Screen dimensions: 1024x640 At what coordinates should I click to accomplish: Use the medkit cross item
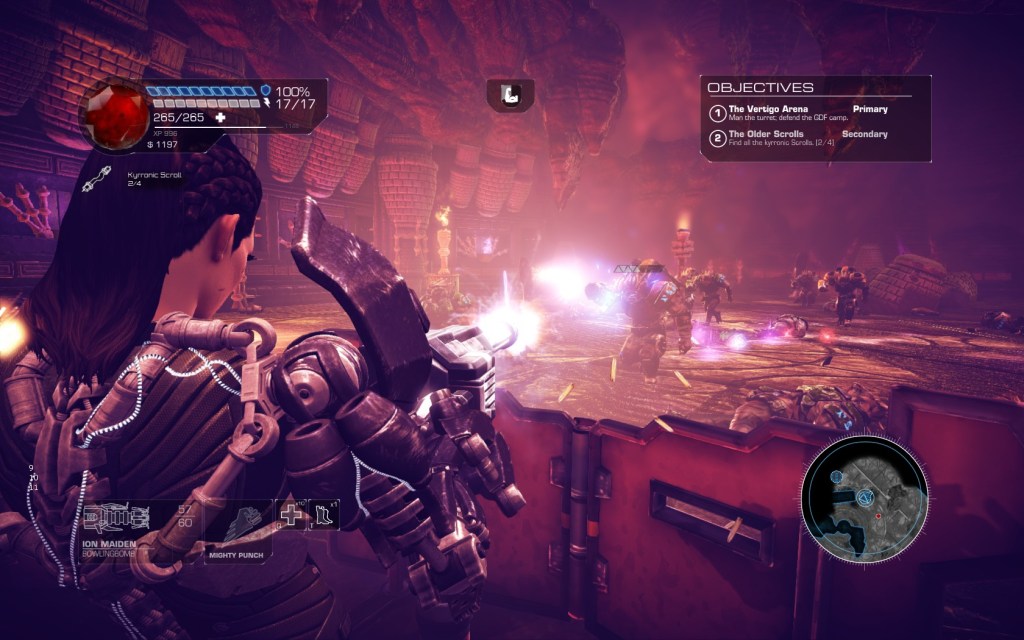coord(291,516)
